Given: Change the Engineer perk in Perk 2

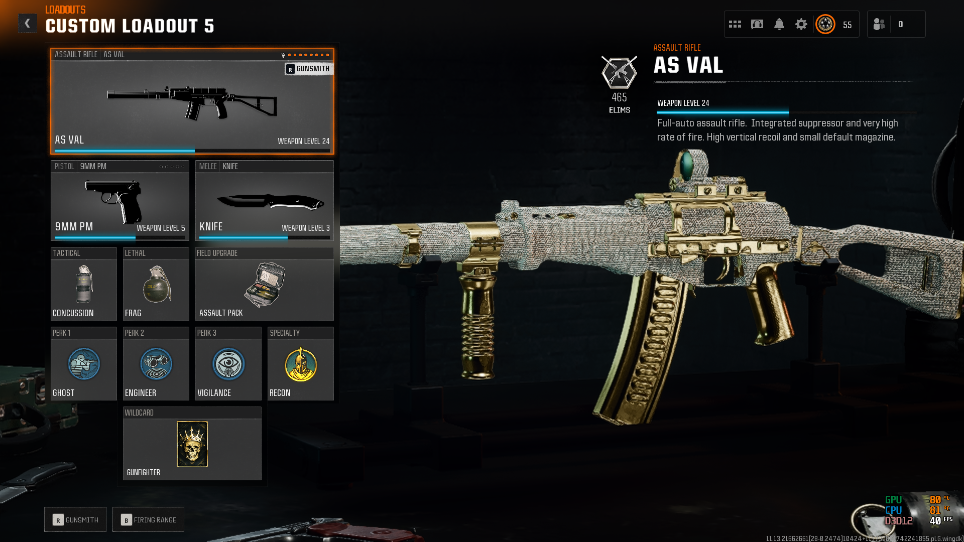Looking at the screenshot, I should (x=155, y=363).
